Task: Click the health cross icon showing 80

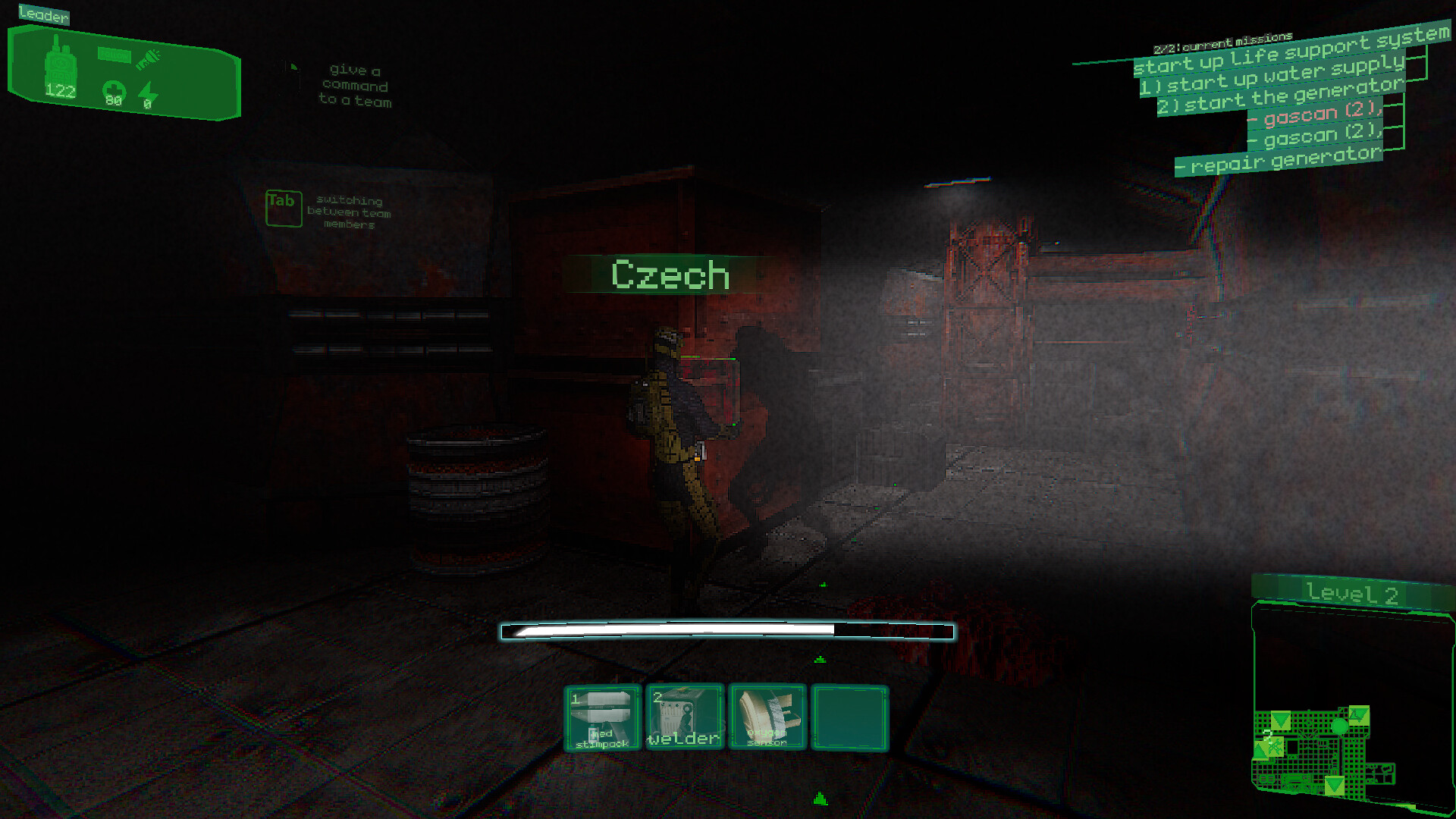Action: [114, 91]
